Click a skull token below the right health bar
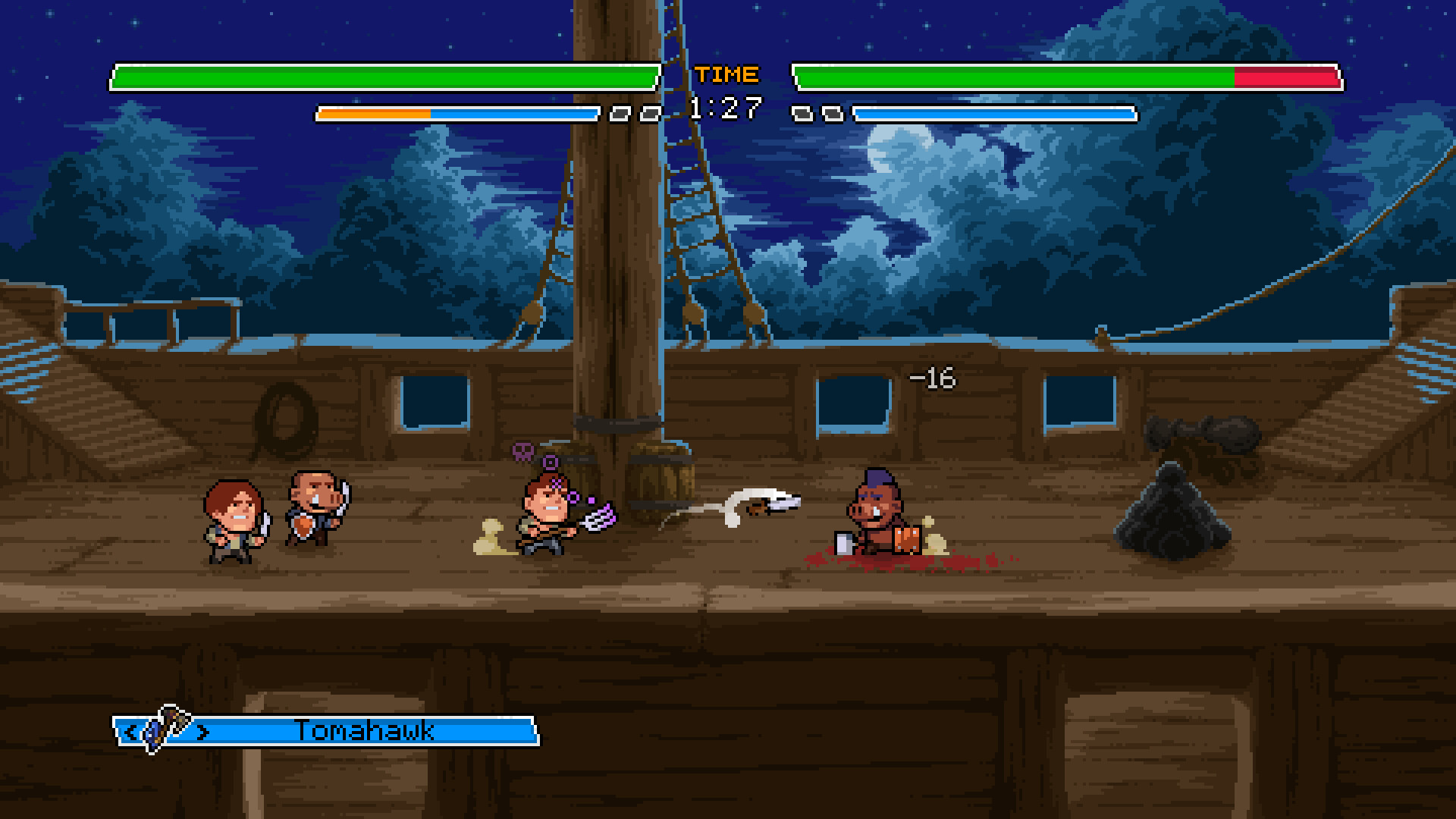 point(801,113)
